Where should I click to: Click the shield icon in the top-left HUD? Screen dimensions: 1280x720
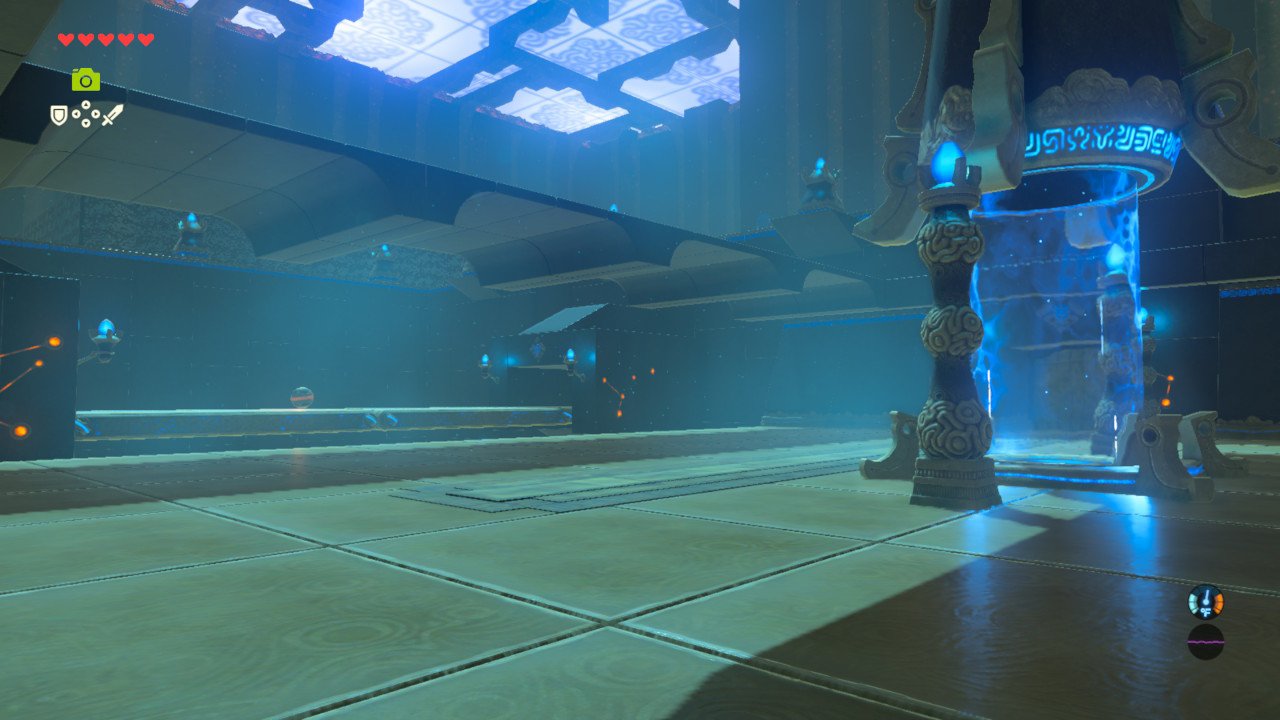(59, 115)
